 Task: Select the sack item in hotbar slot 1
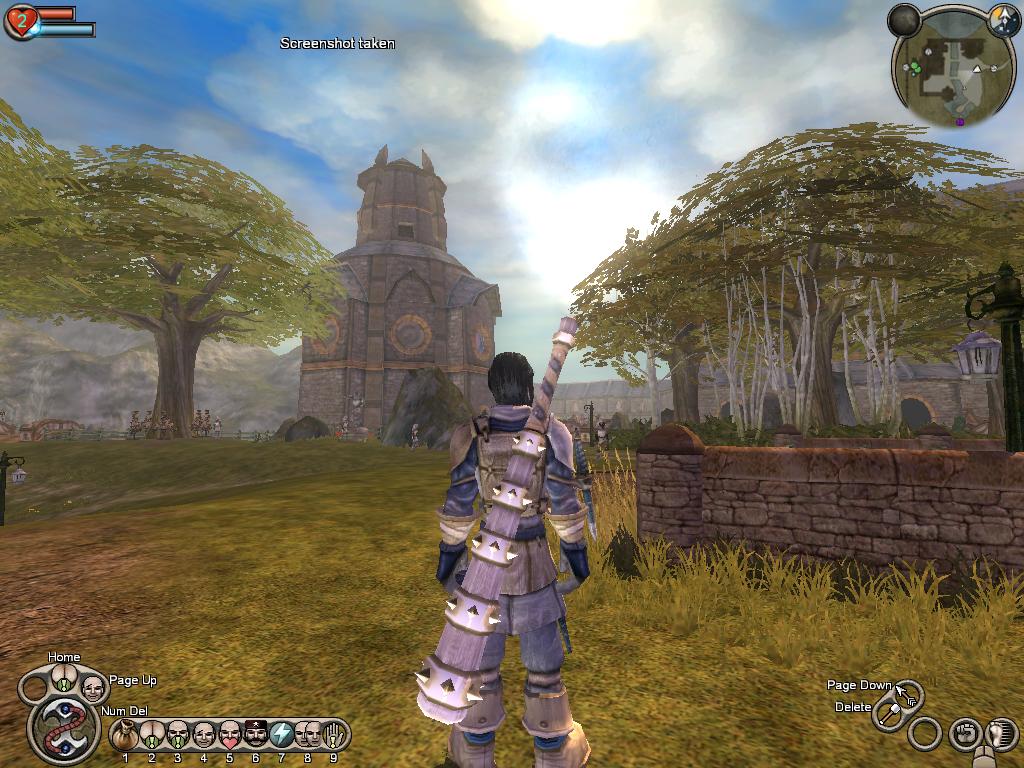pyautogui.click(x=125, y=736)
